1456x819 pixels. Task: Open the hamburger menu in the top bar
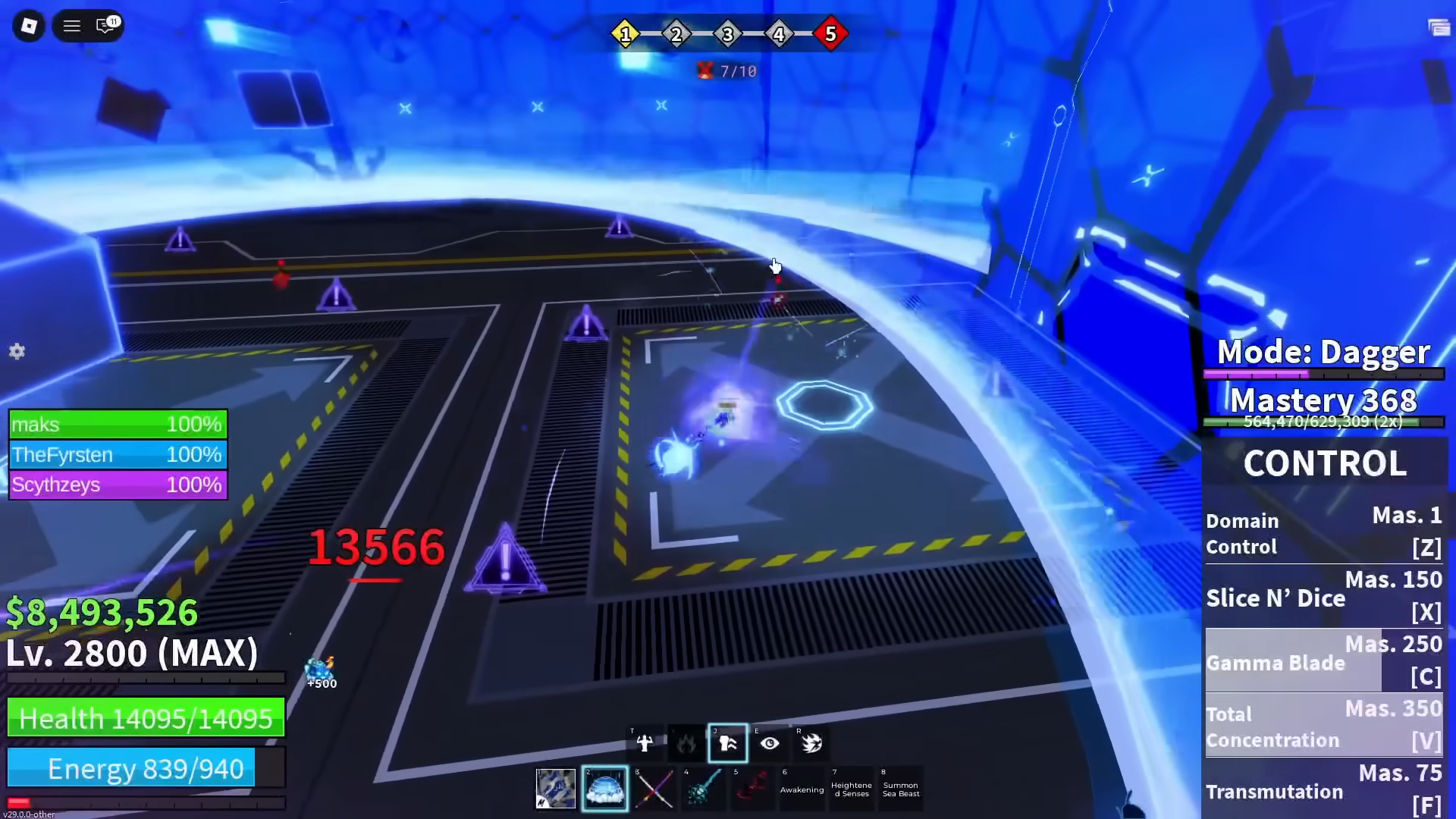click(x=72, y=27)
